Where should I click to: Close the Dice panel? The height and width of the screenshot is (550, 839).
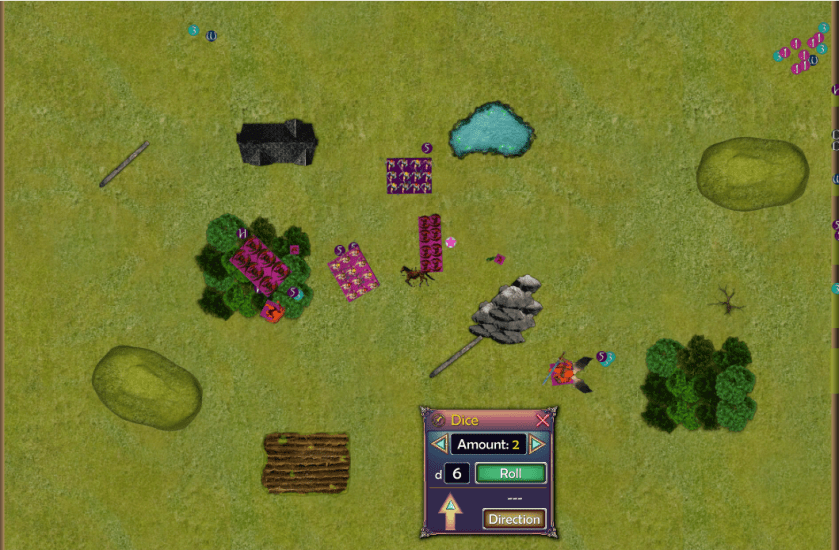(542, 421)
